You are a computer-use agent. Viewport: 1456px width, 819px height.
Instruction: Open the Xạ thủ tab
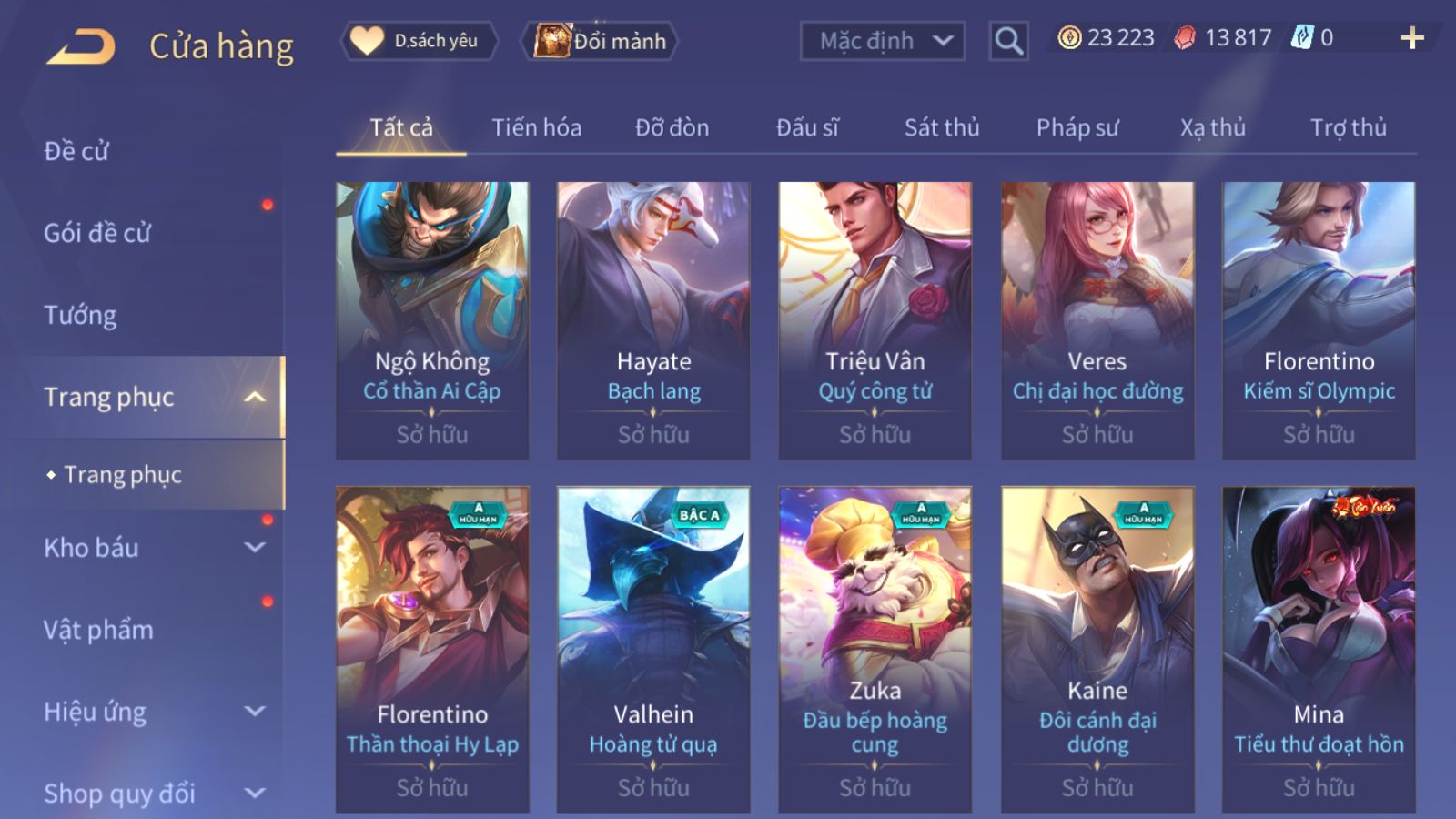(x=1212, y=128)
